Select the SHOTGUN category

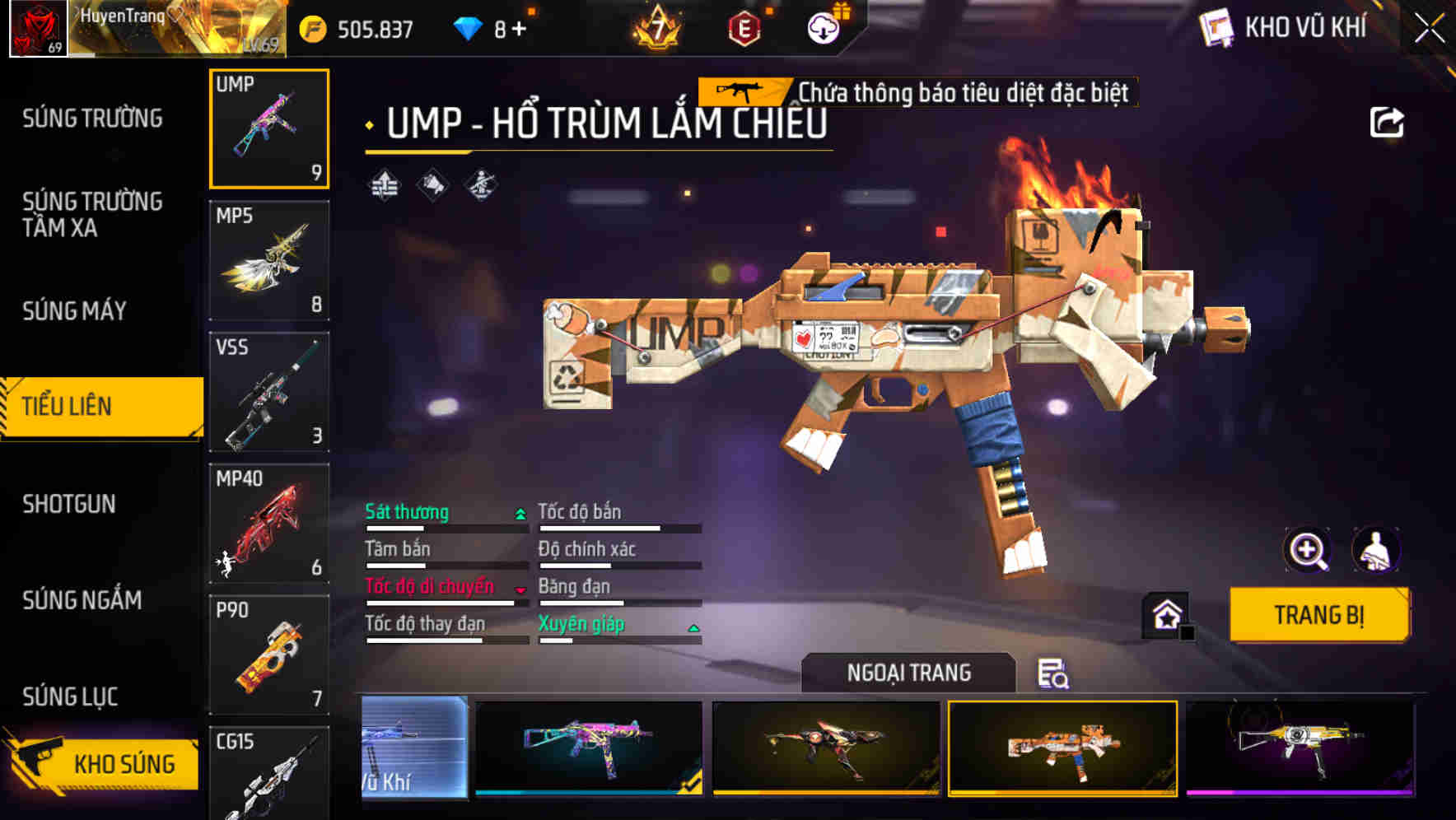click(x=69, y=504)
